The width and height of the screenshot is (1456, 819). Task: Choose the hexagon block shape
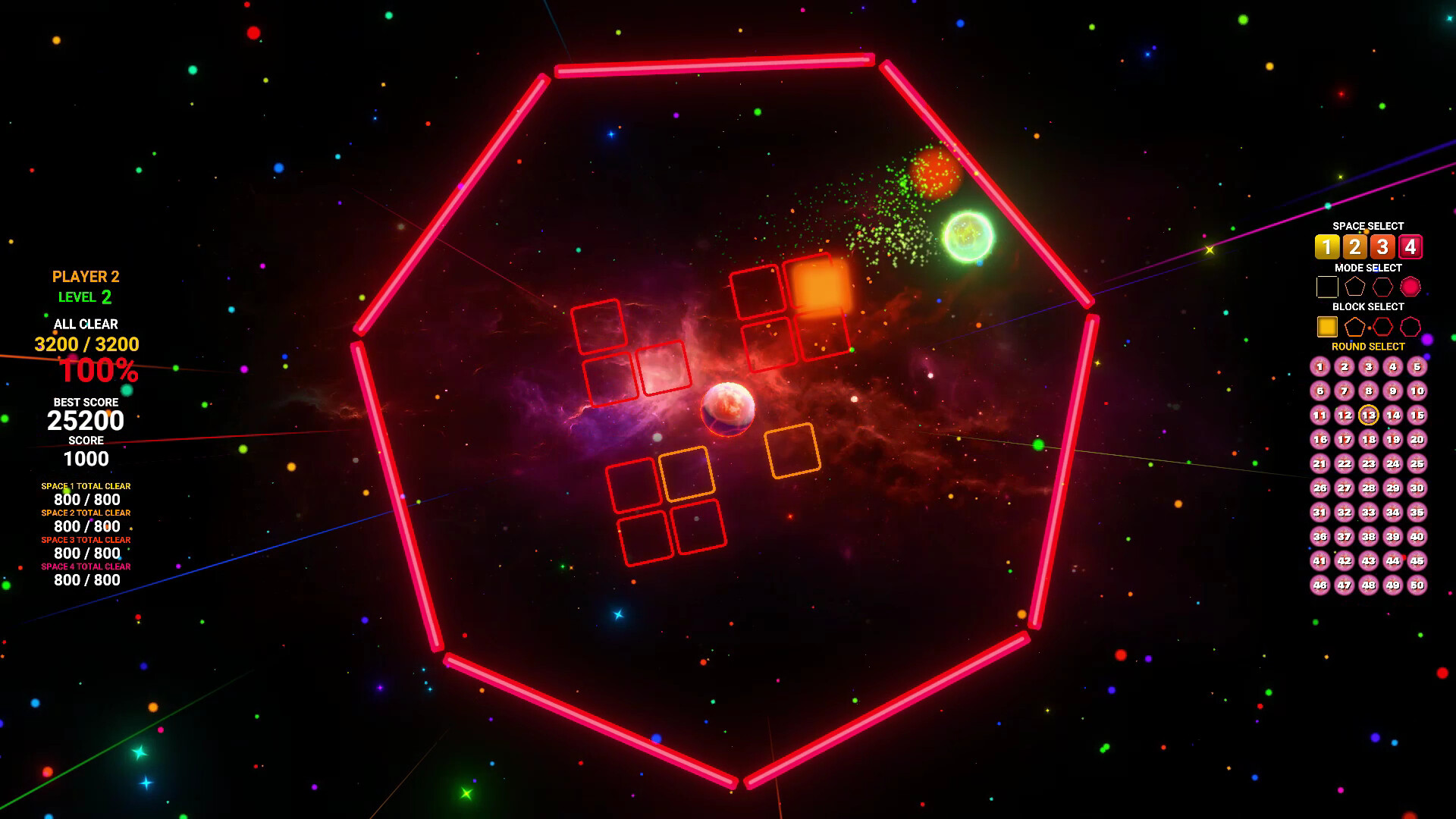point(1382,327)
